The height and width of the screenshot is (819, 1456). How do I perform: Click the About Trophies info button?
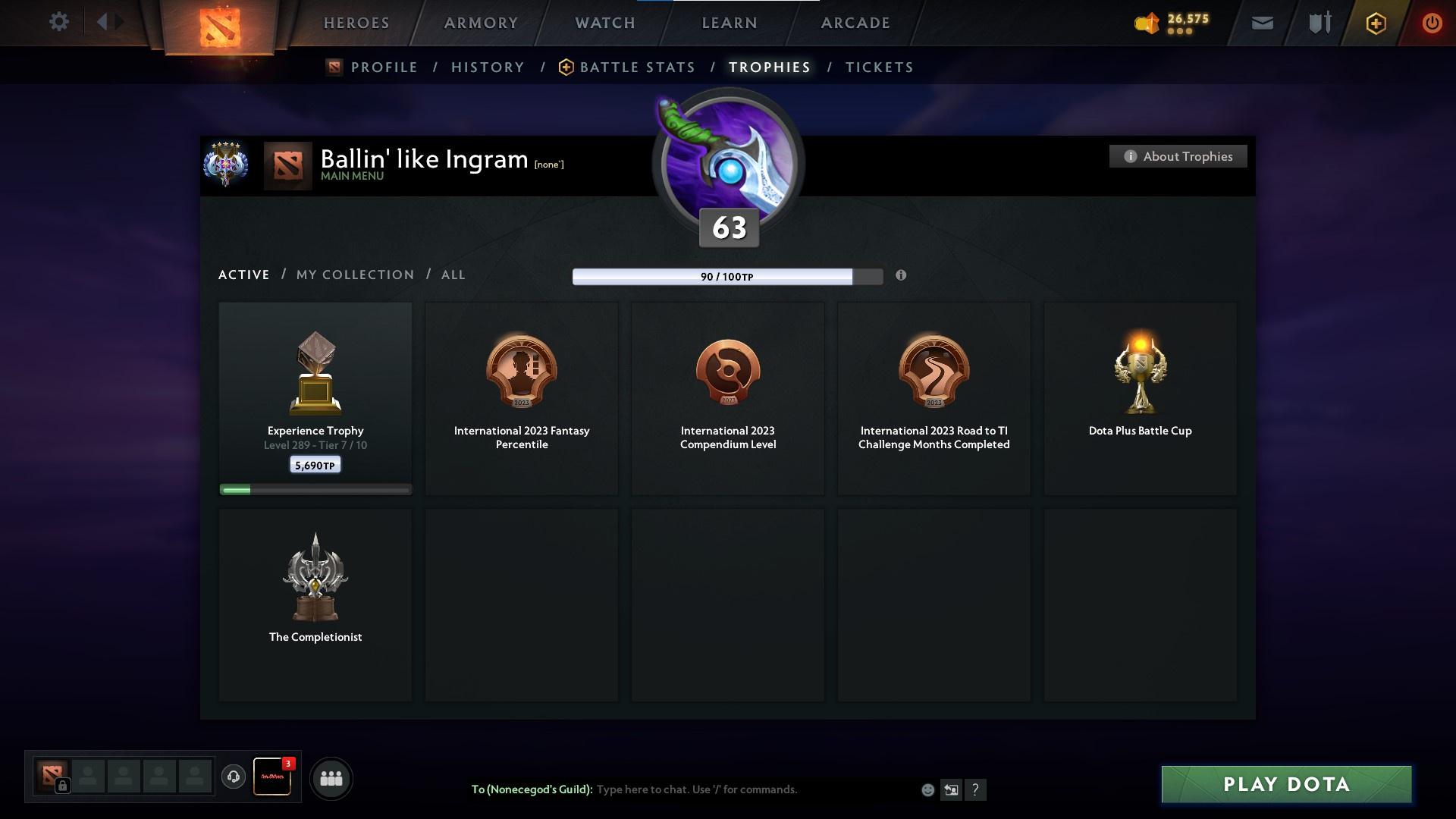point(1178,156)
